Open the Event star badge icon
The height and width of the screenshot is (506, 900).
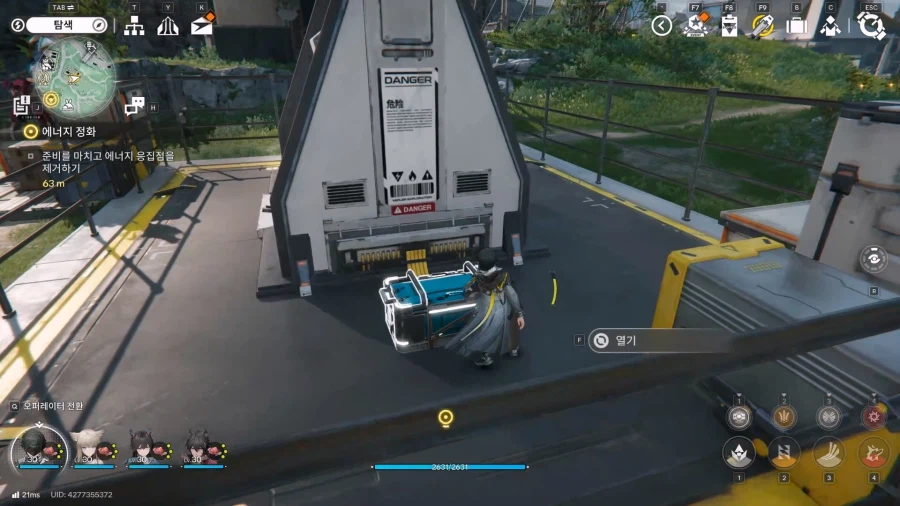click(695, 26)
